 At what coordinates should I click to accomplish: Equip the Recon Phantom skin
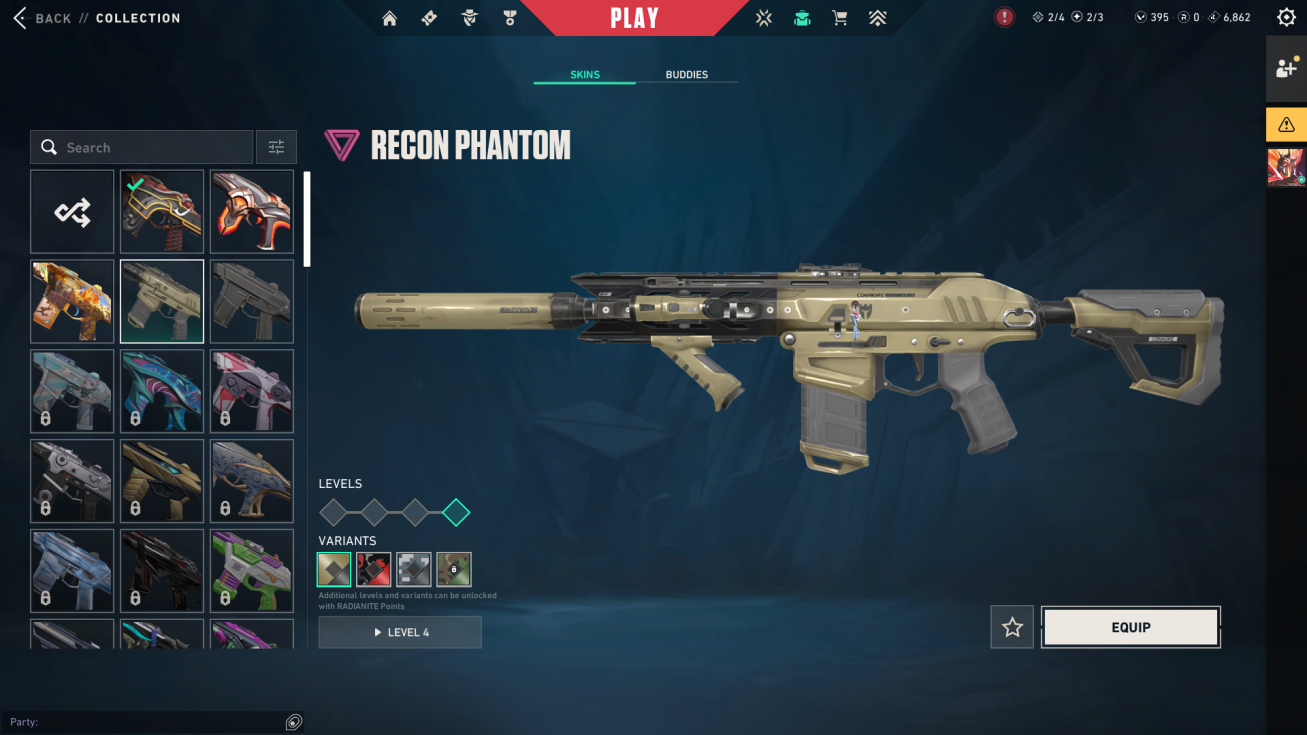(1130, 627)
